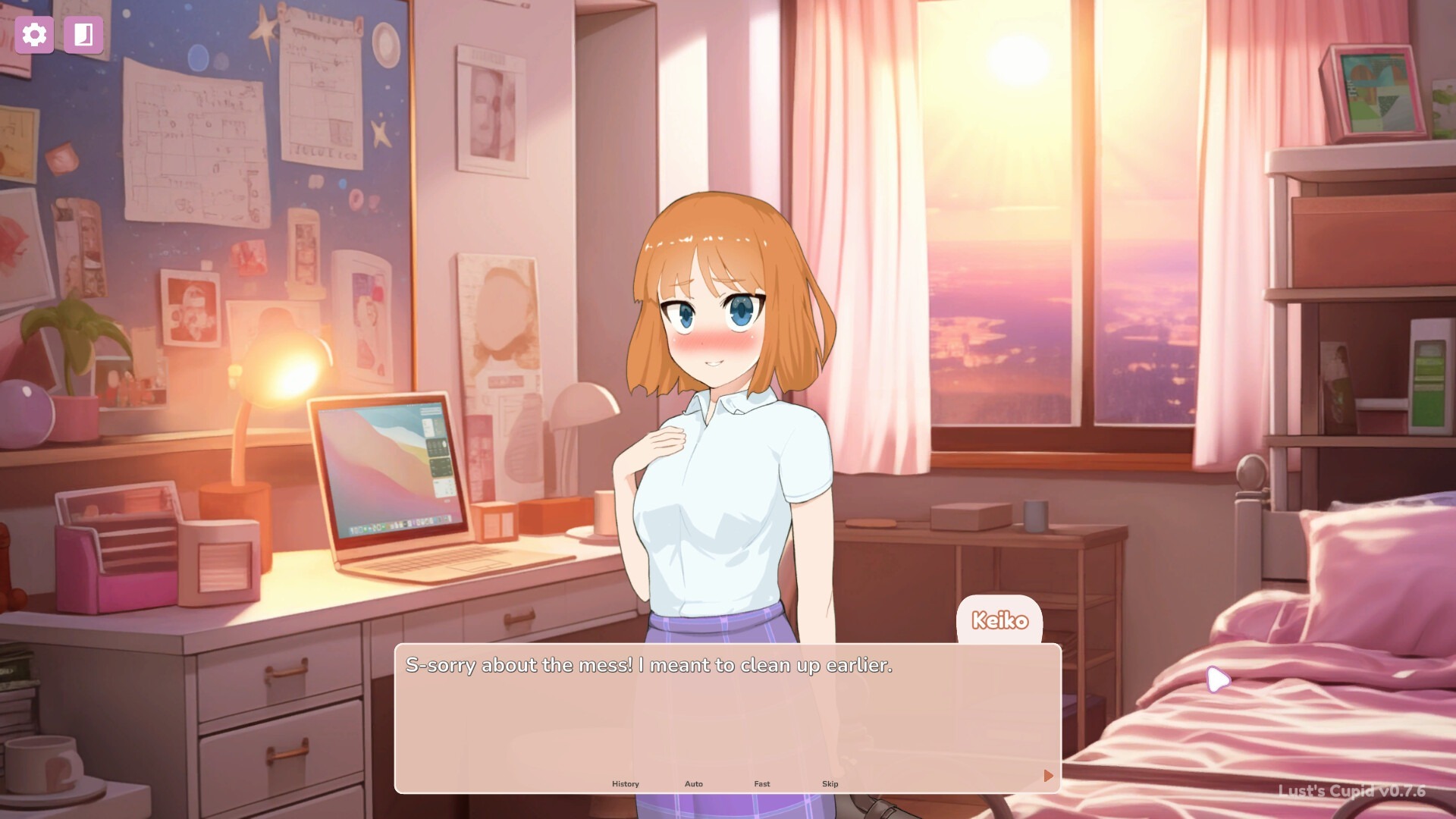The height and width of the screenshot is (819, 1456).
Task: Enable Fast text mode
Action: click(761, 784)
